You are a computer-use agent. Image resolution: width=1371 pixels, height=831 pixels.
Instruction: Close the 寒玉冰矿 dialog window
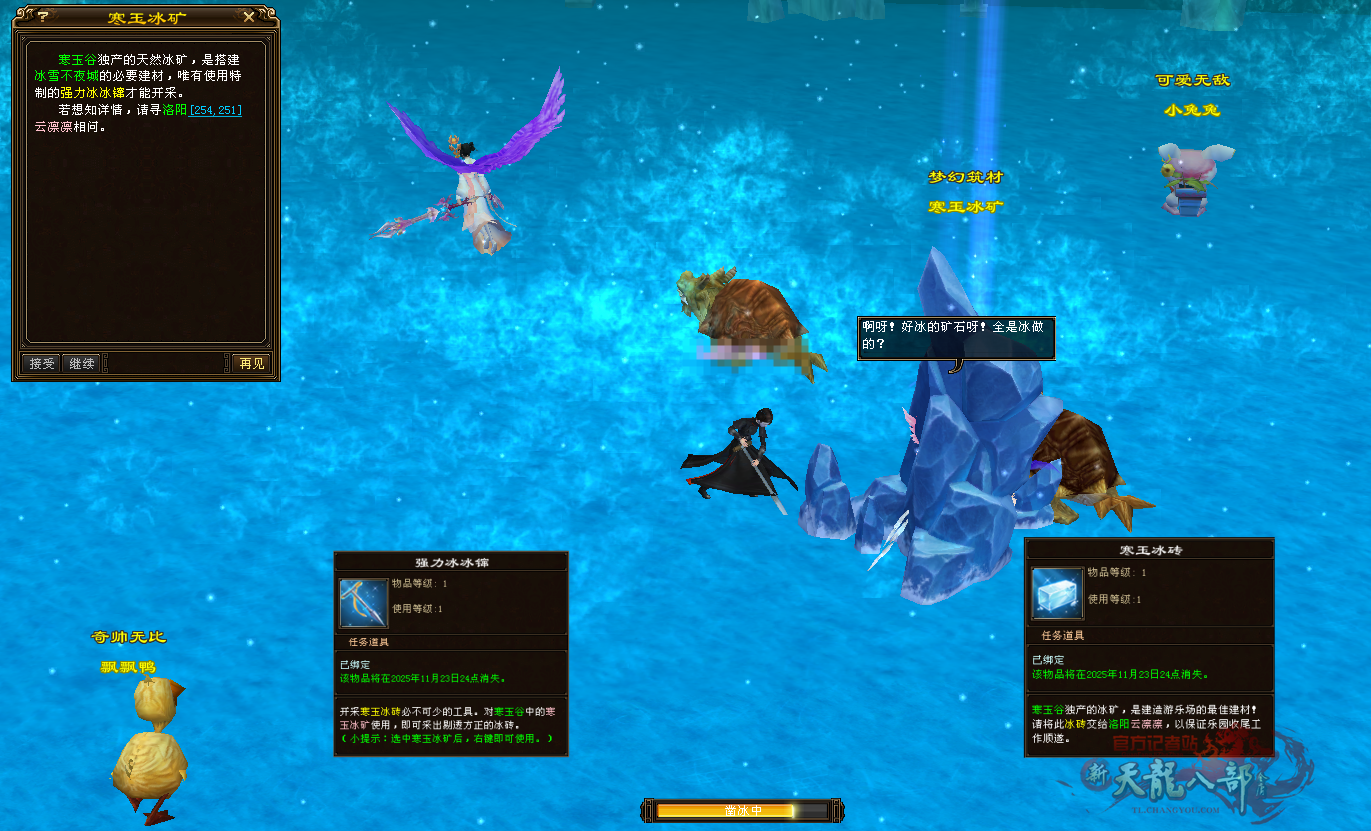[x=249, y=17]
